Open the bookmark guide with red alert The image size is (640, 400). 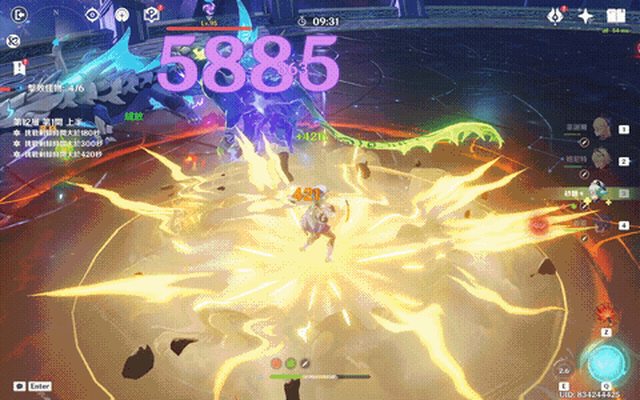point(18,66)
